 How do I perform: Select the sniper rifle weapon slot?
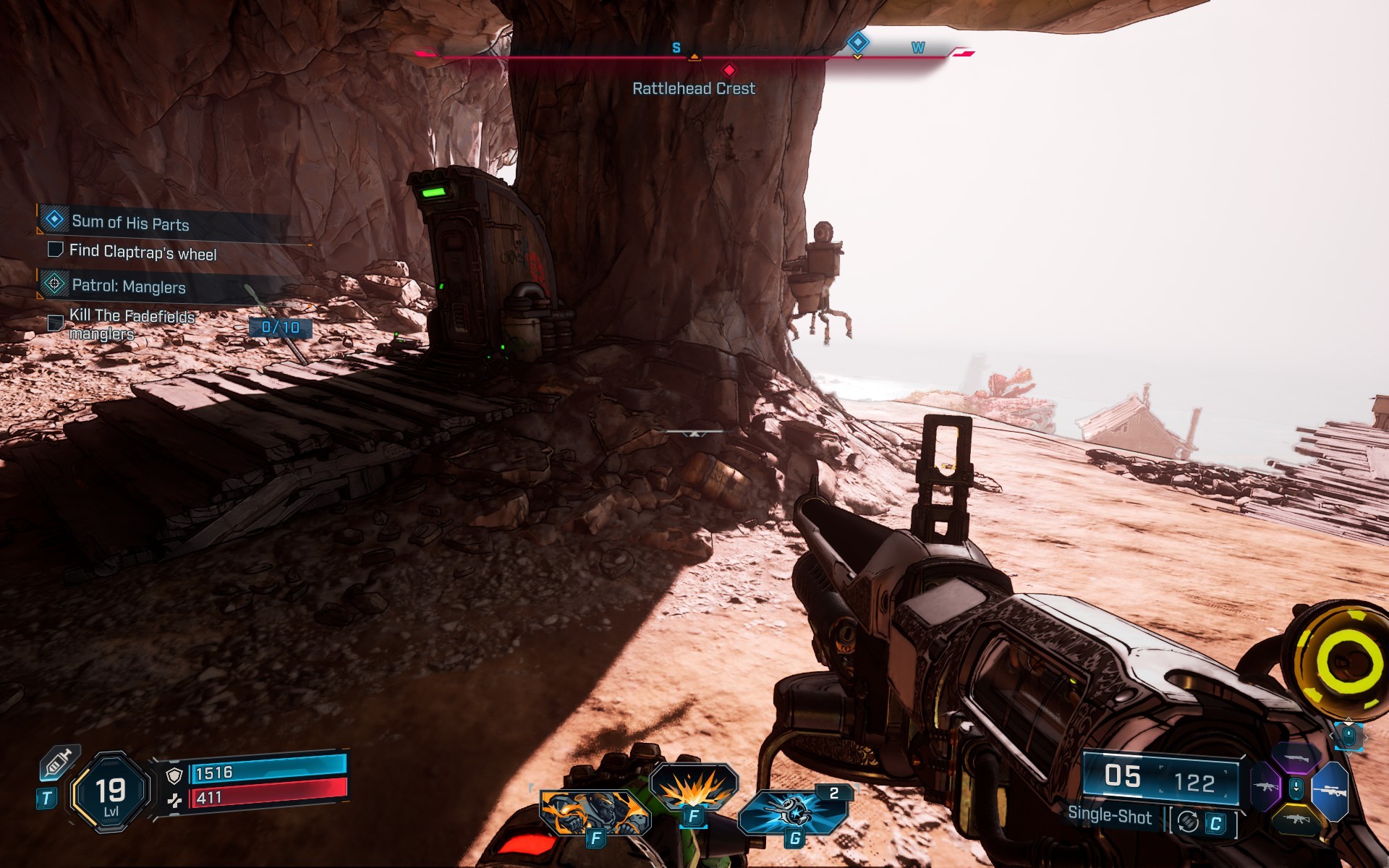pyautogui.click(x=1330, y=792)
